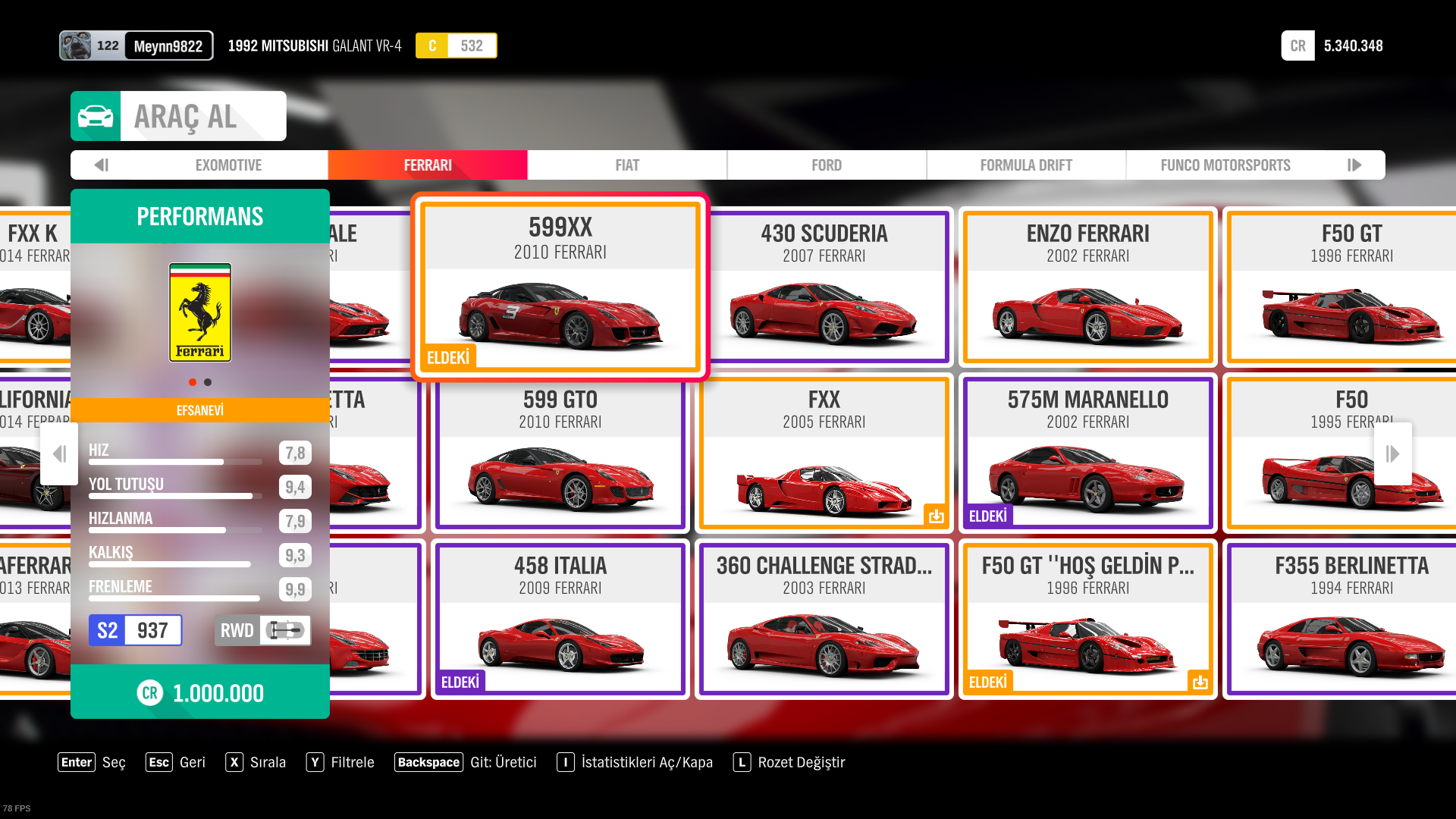Pick the 458 Italia 2009 Ferrari
The image size is (1456, 819).
560,619
